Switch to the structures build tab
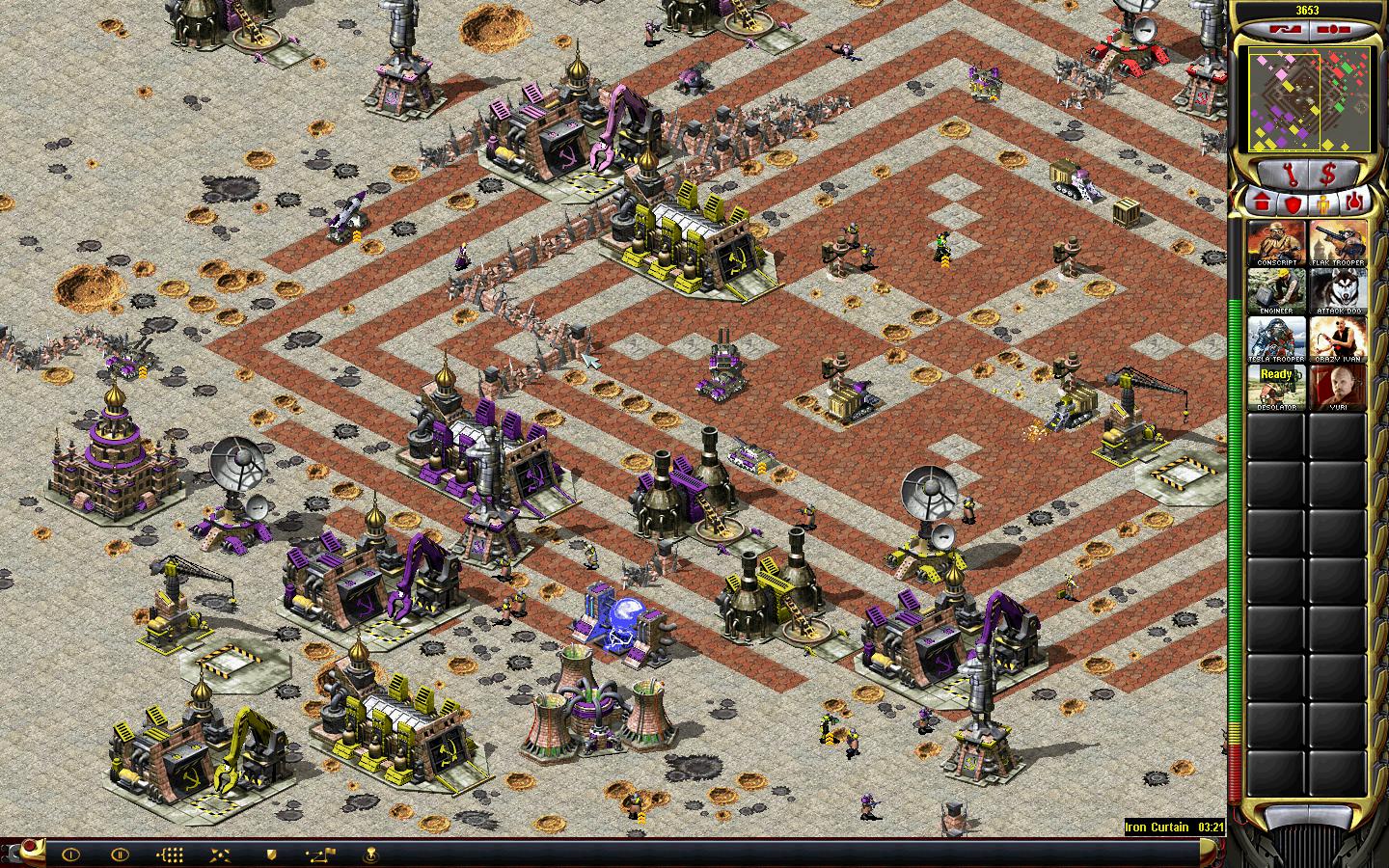This screenshot has width=1389, height=868. coord(1262,203)
